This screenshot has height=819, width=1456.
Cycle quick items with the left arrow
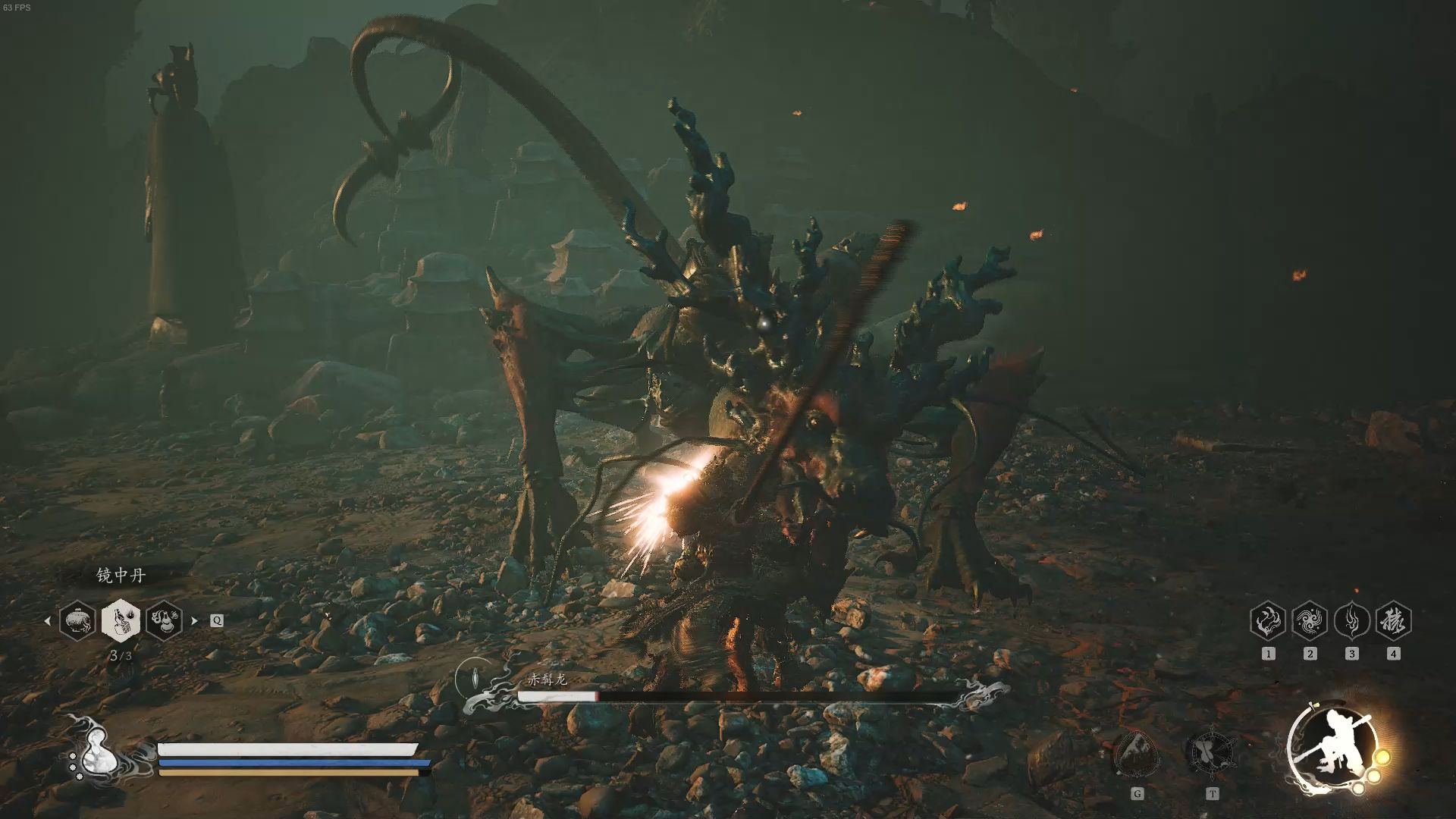point(48,620)
